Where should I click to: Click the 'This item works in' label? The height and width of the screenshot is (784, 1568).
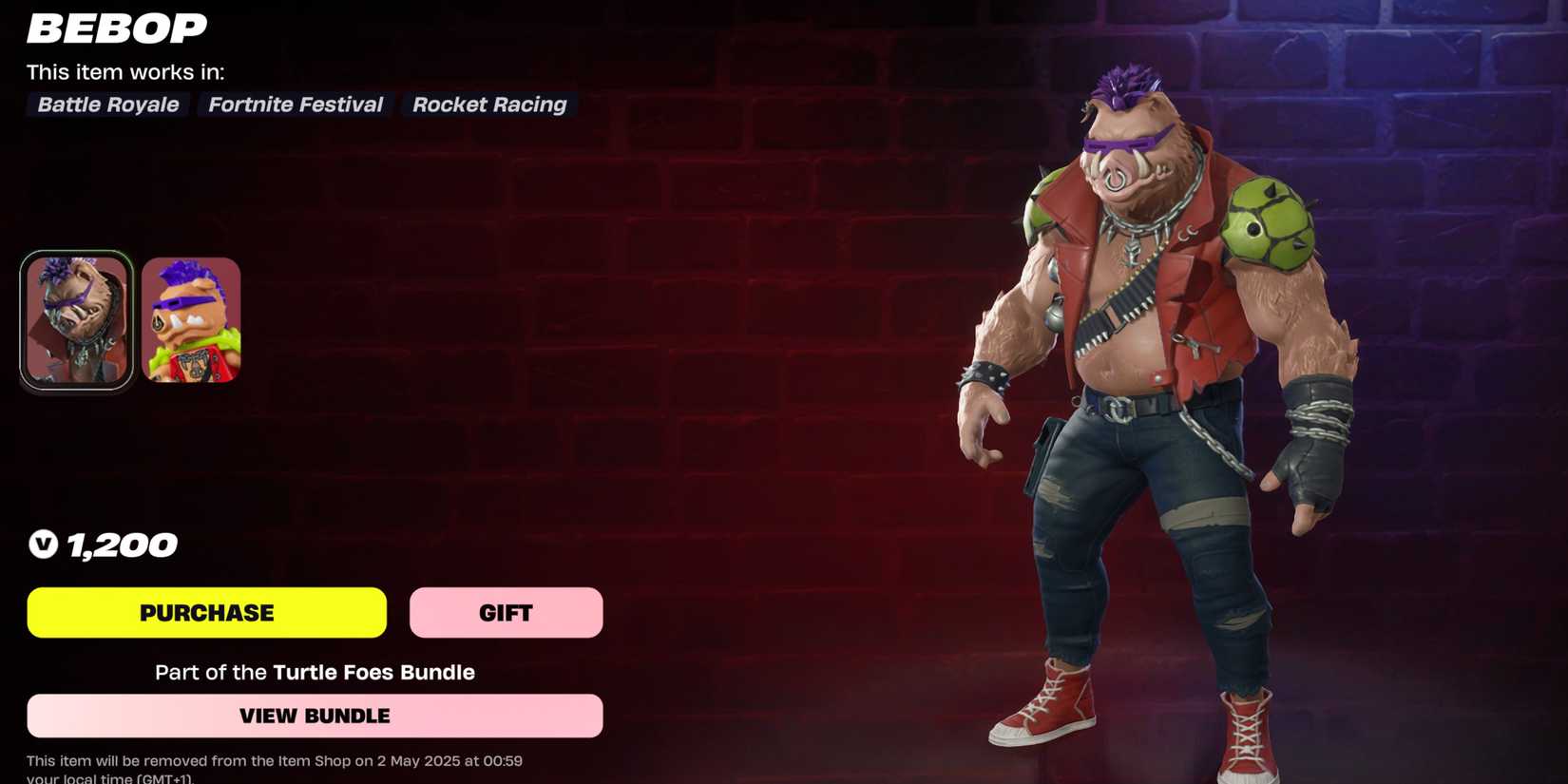pos(125,71)
